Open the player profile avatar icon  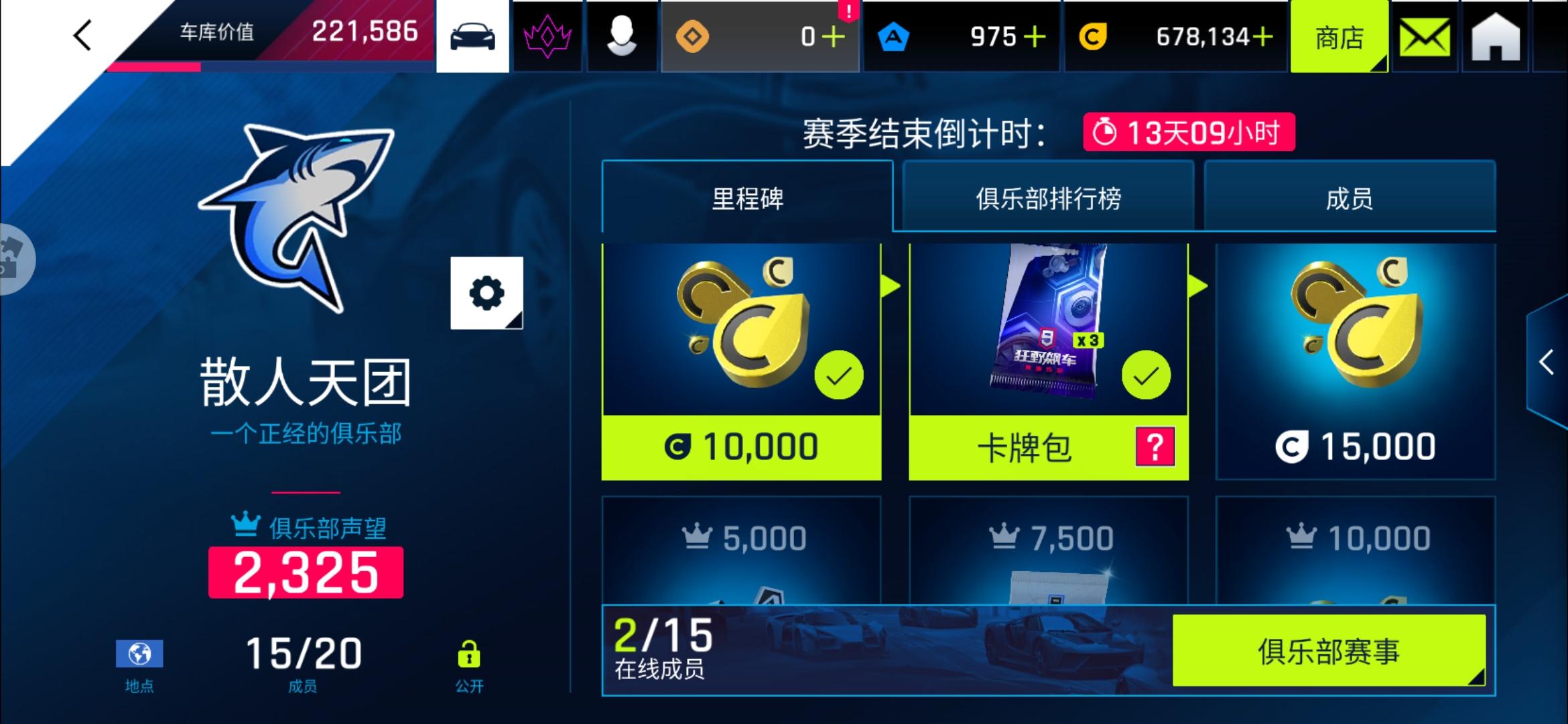click(623, 36)
